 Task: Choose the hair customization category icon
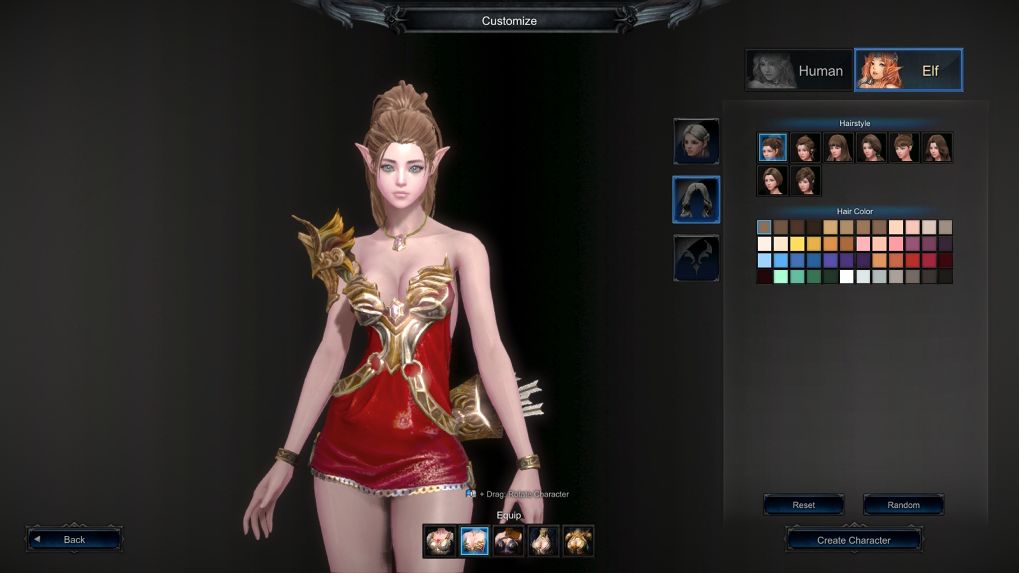tap(696, 200)
